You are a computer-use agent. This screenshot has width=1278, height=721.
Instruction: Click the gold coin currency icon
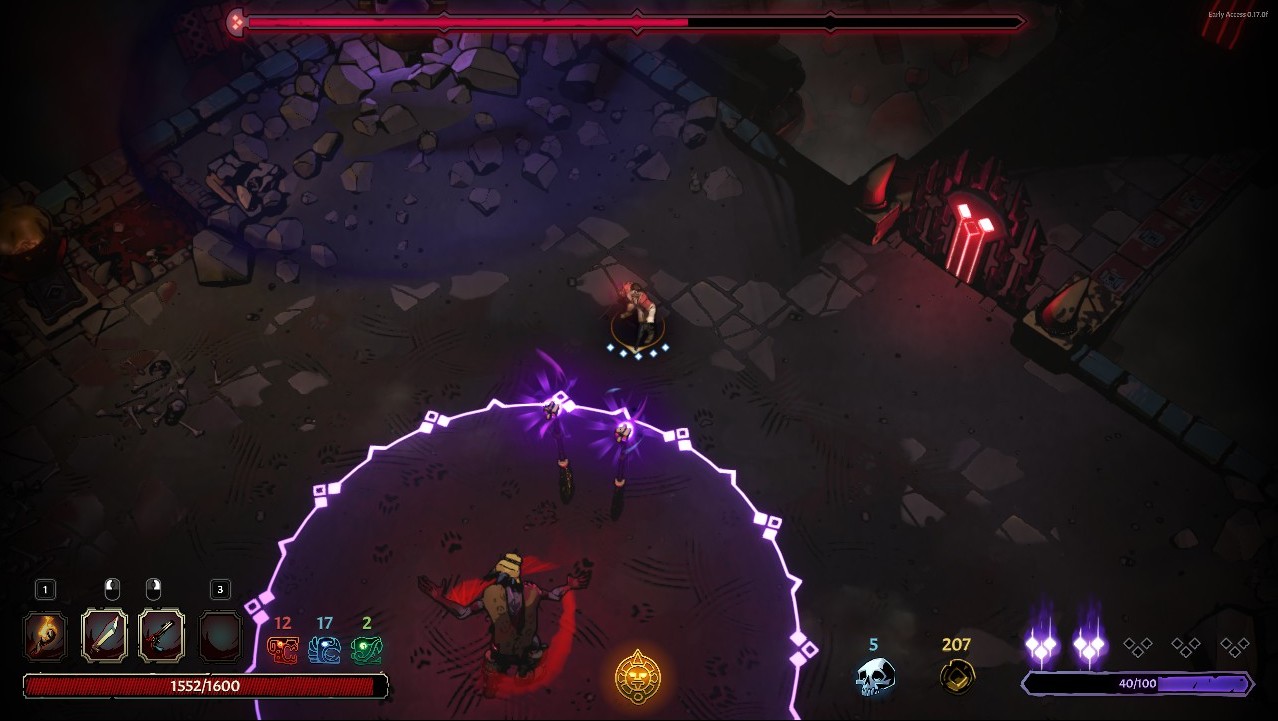click(x=957, y=676)
